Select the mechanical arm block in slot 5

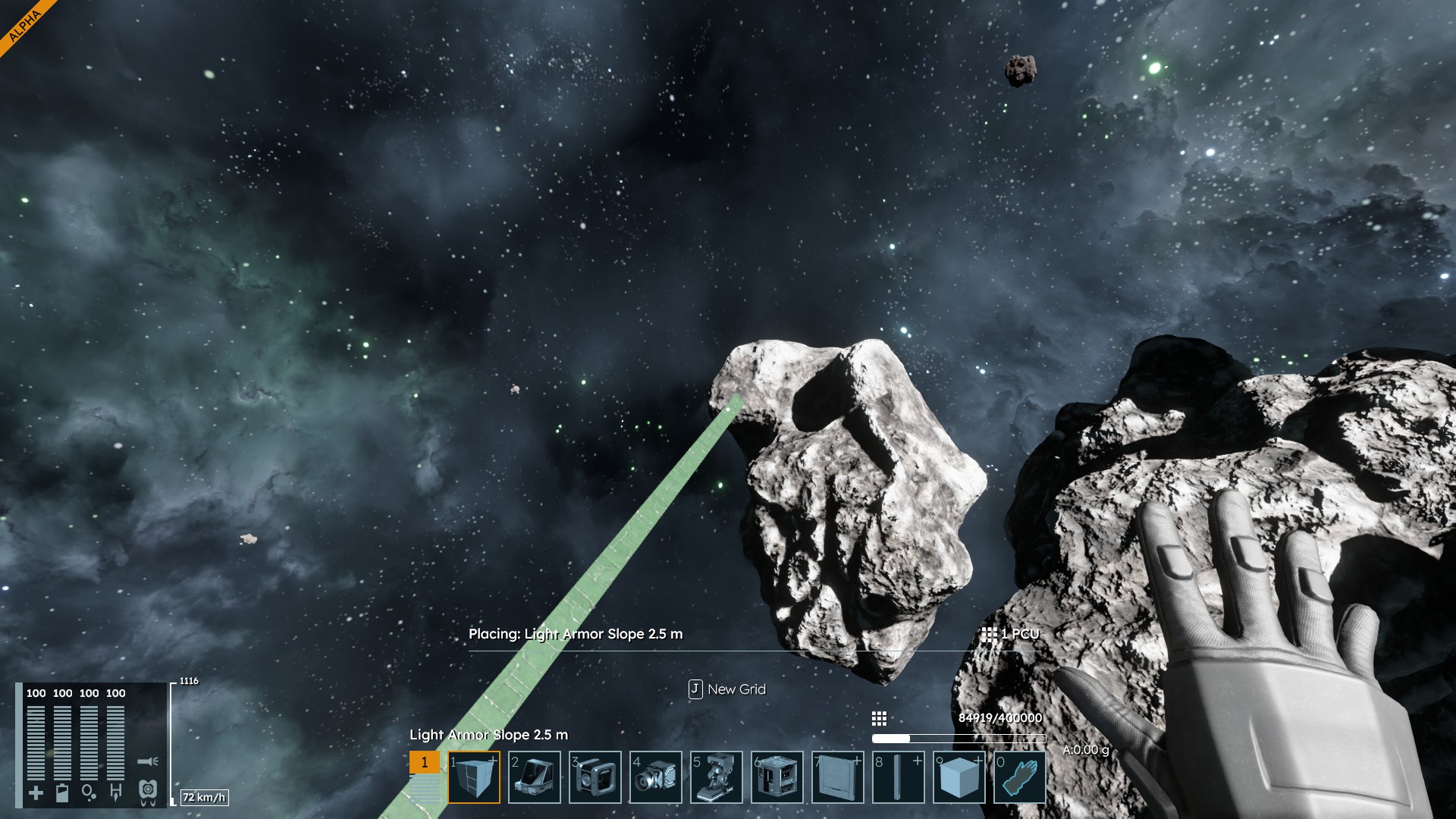coord(717,777)
